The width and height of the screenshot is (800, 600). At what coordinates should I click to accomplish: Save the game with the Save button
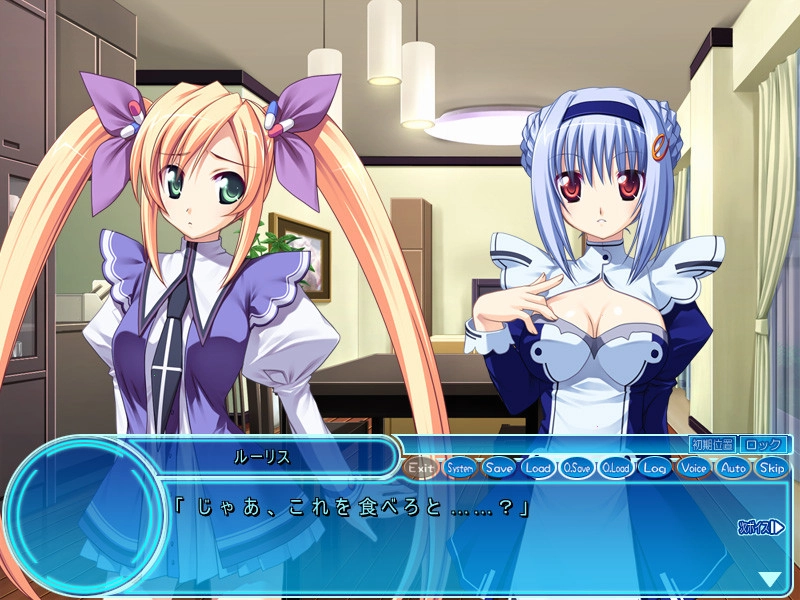499,467
